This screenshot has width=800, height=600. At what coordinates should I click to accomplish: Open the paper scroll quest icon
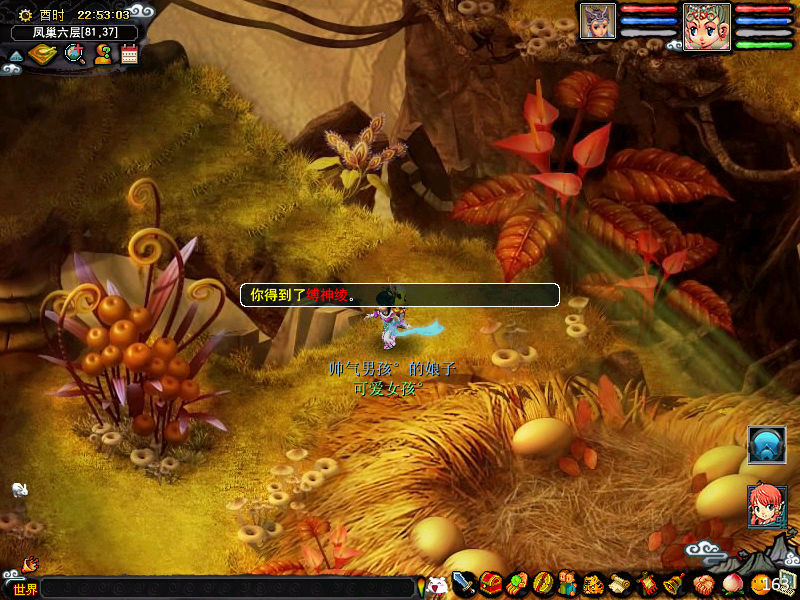620,583
